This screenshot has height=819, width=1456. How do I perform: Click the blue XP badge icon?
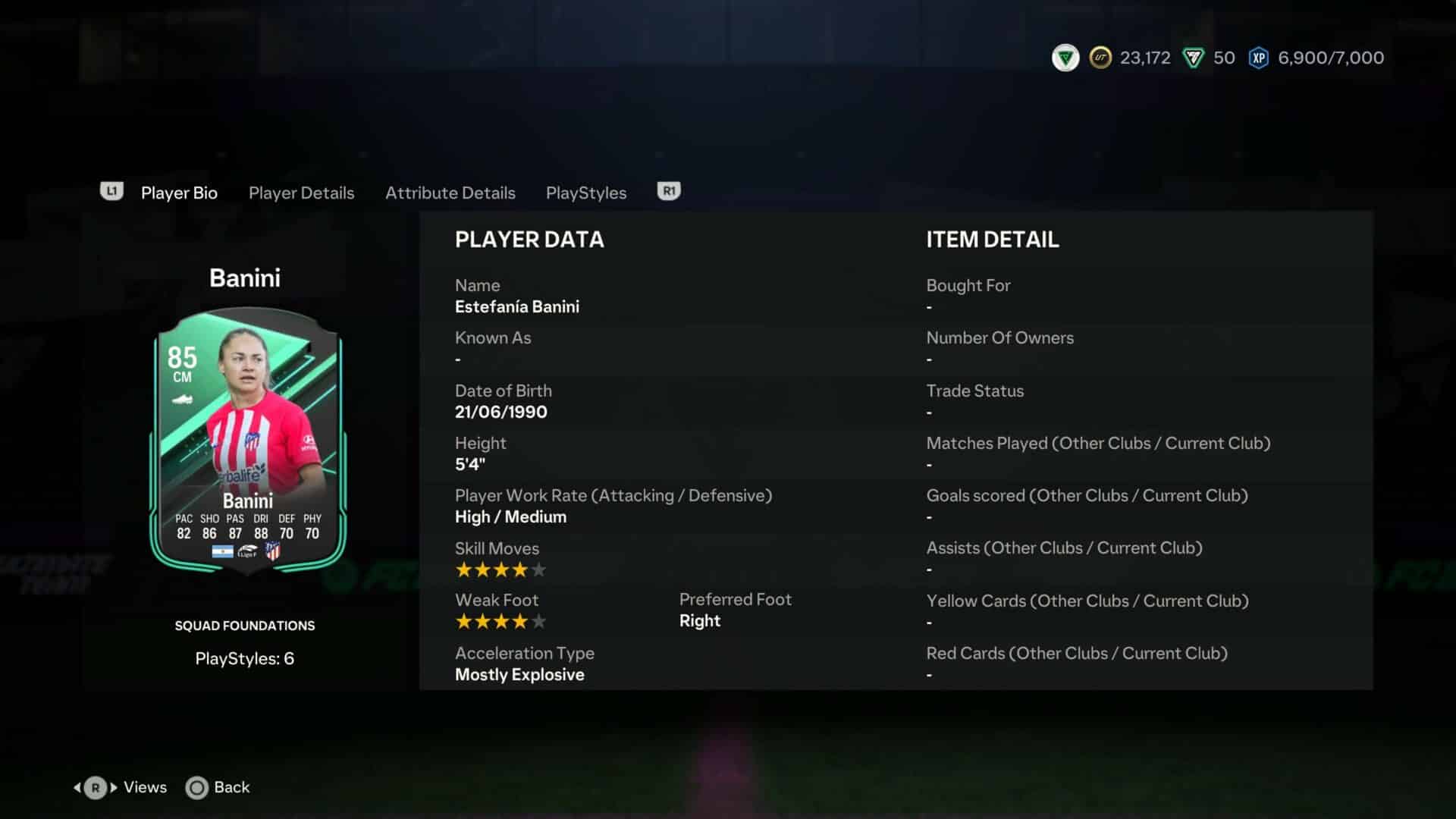pyautogui.click(x=1258, y=58)
